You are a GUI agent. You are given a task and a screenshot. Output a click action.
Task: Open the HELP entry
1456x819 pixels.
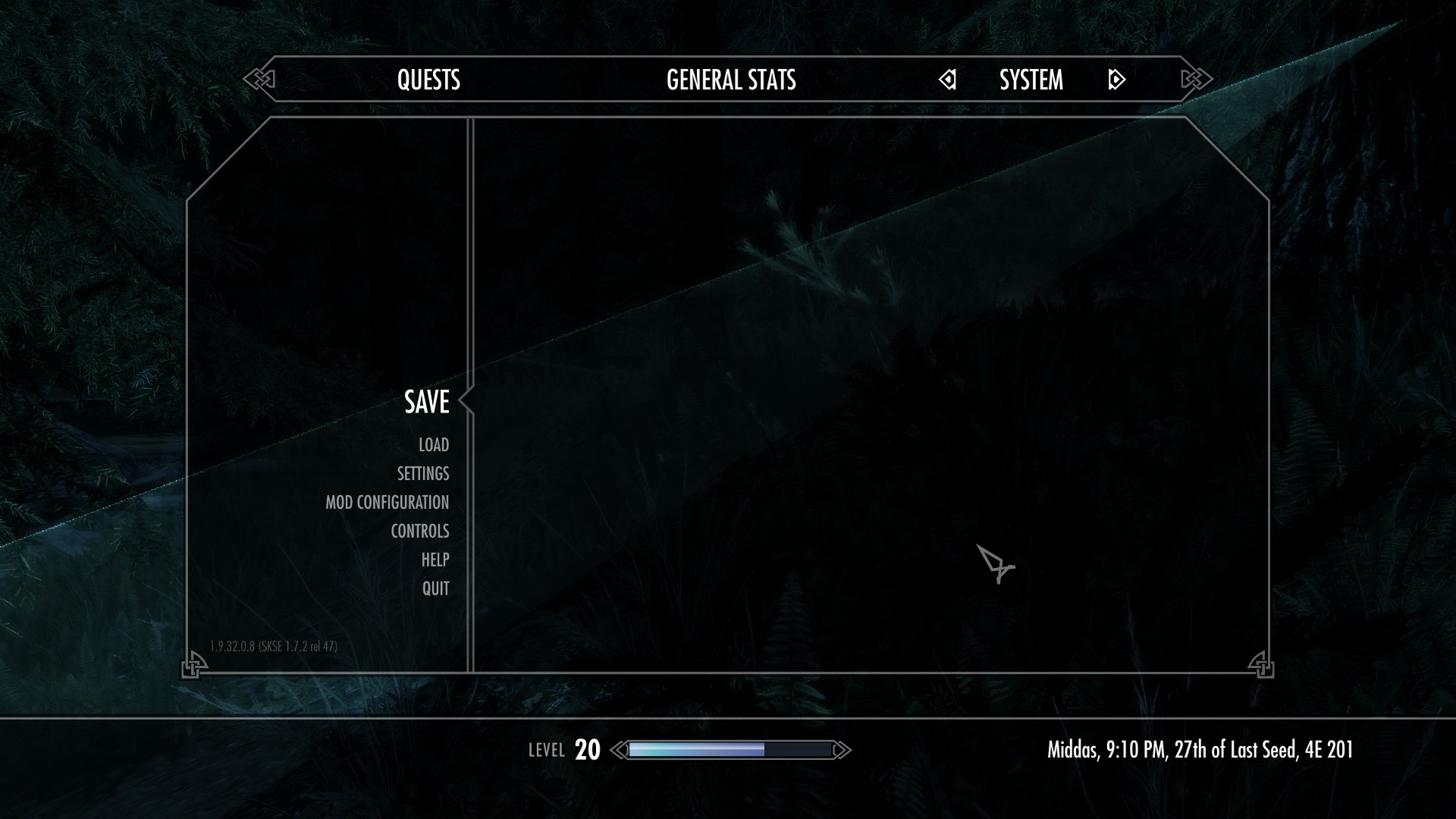[436, 560]
